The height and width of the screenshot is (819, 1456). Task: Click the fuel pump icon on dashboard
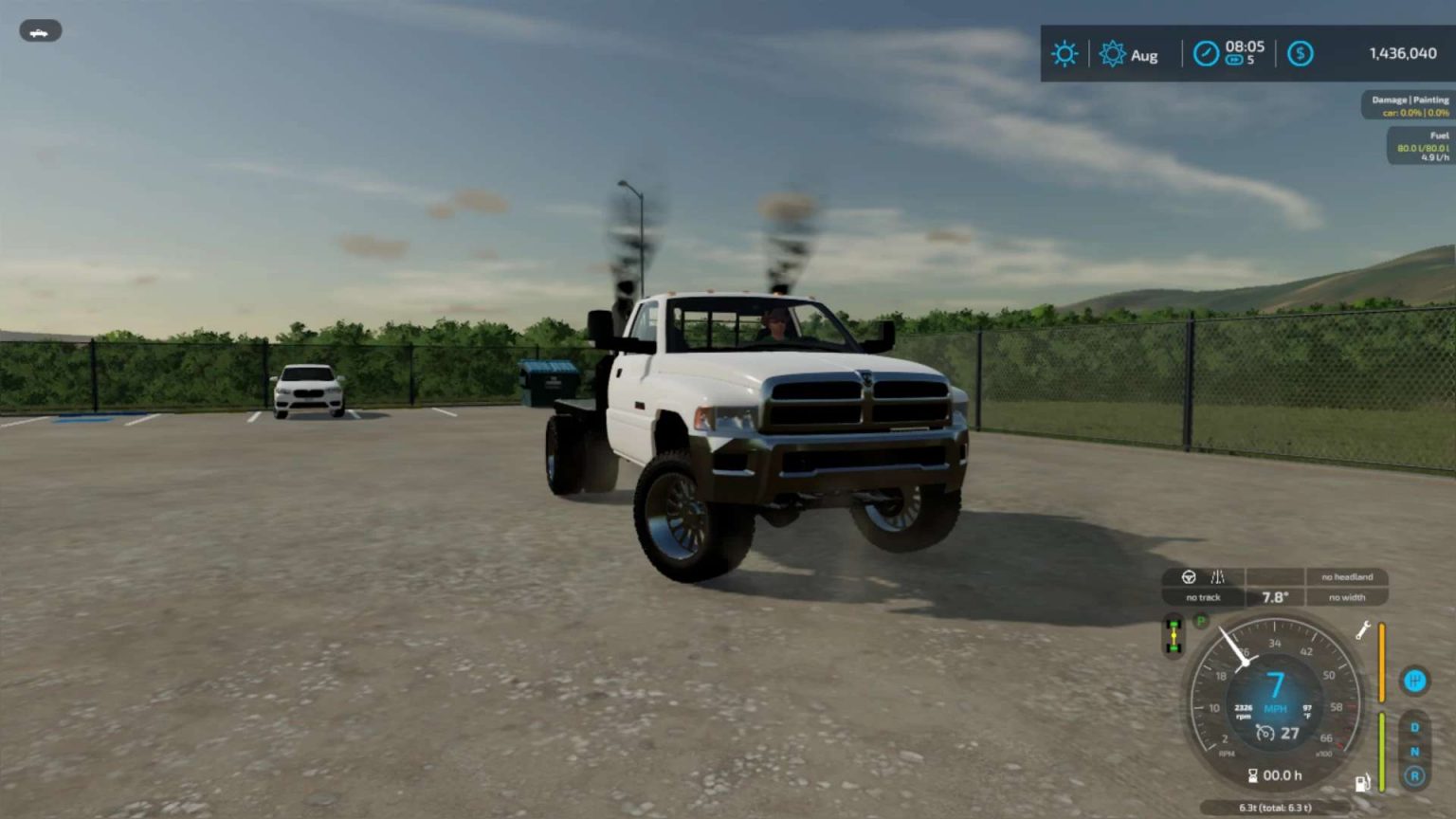pyautogui.click(x=1362, y=782)
